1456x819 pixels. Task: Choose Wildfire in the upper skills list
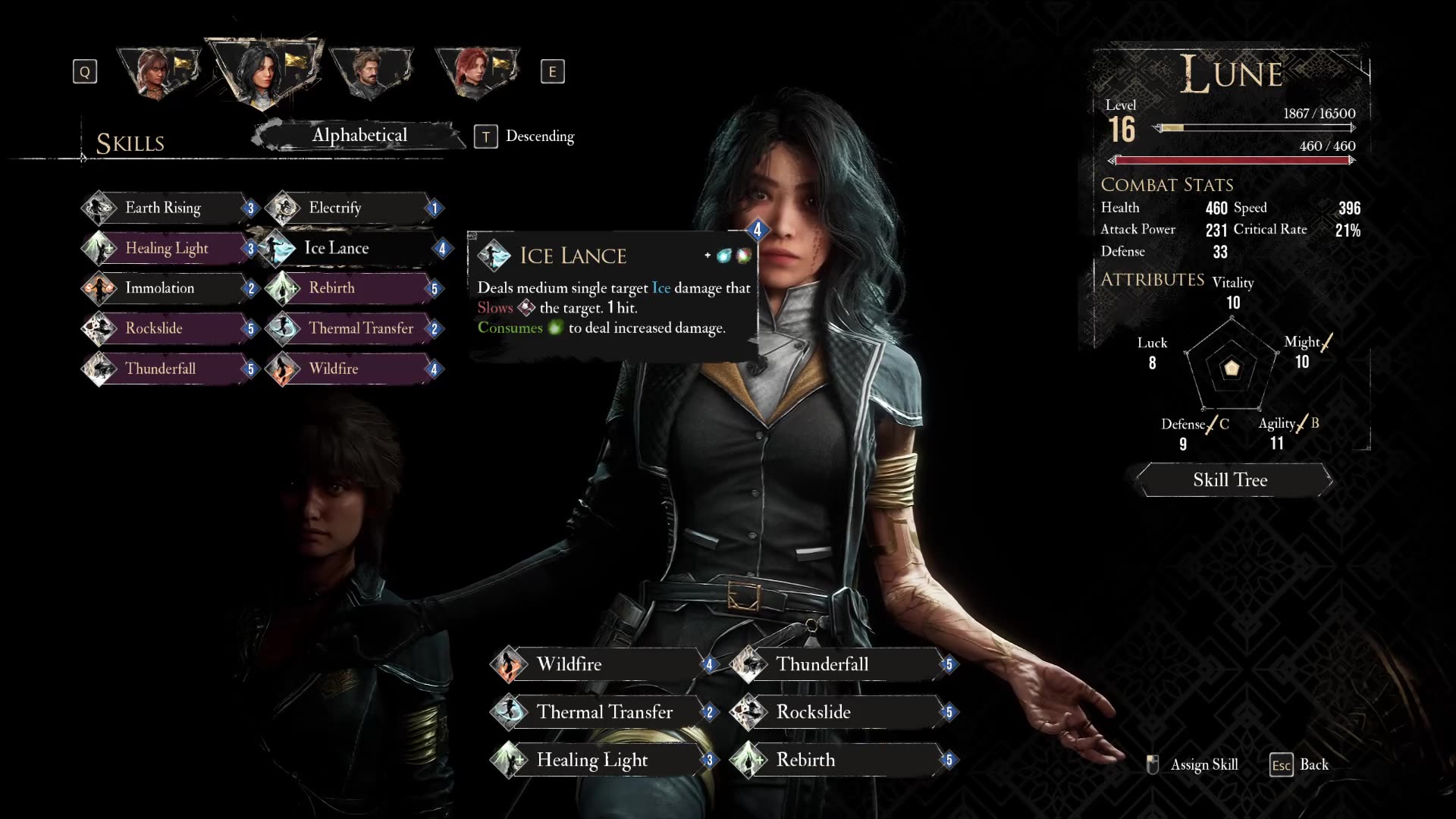pos(349,369)
